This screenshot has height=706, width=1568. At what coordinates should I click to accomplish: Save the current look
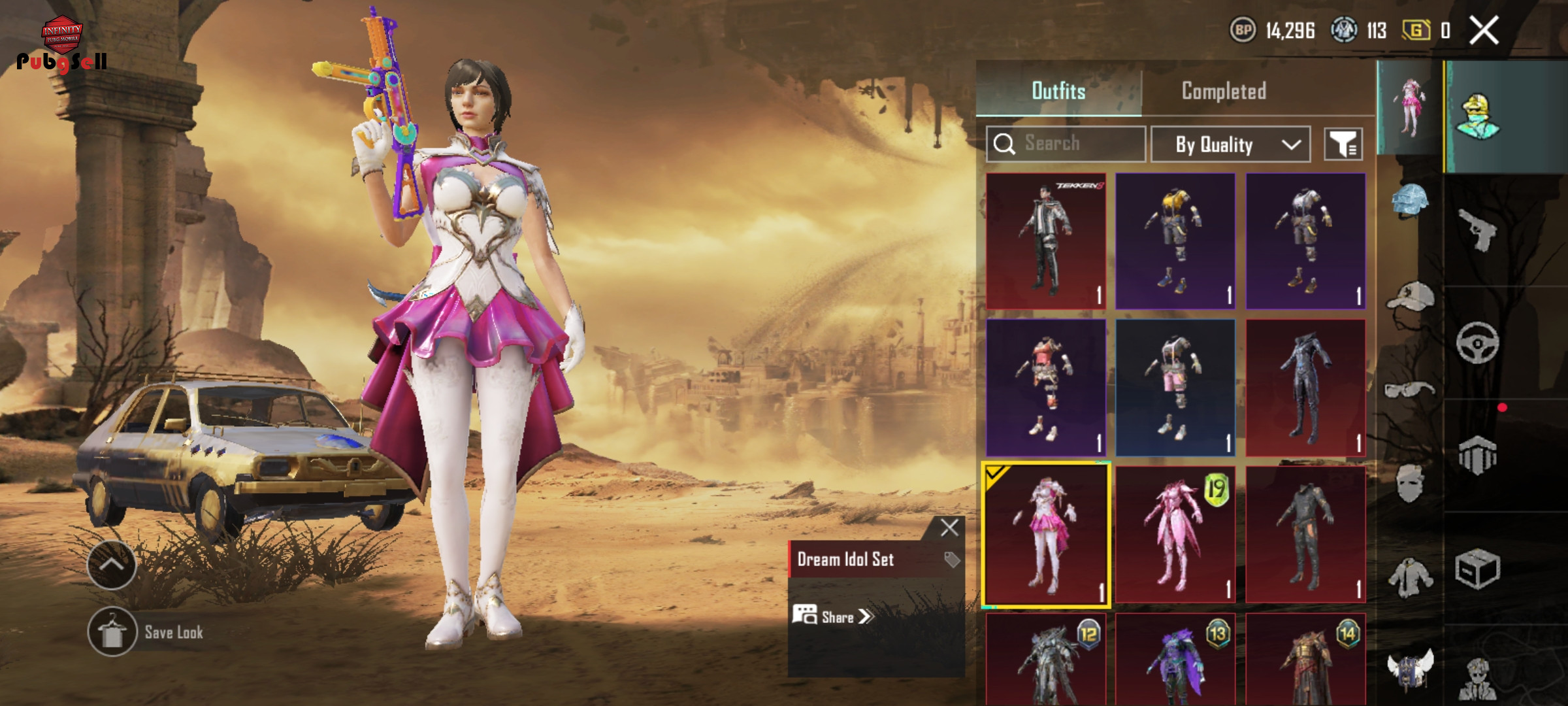[x=112, y=632]
